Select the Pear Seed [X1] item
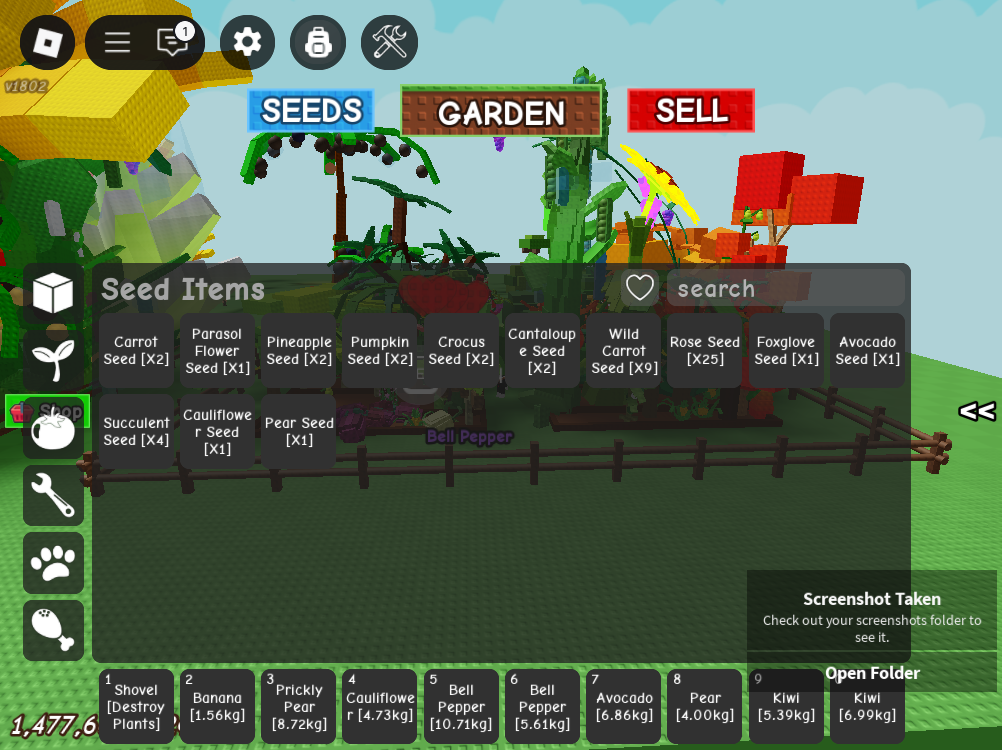Screen dimensions: 1002x750 pyautogui.click(x=299, y=432)
